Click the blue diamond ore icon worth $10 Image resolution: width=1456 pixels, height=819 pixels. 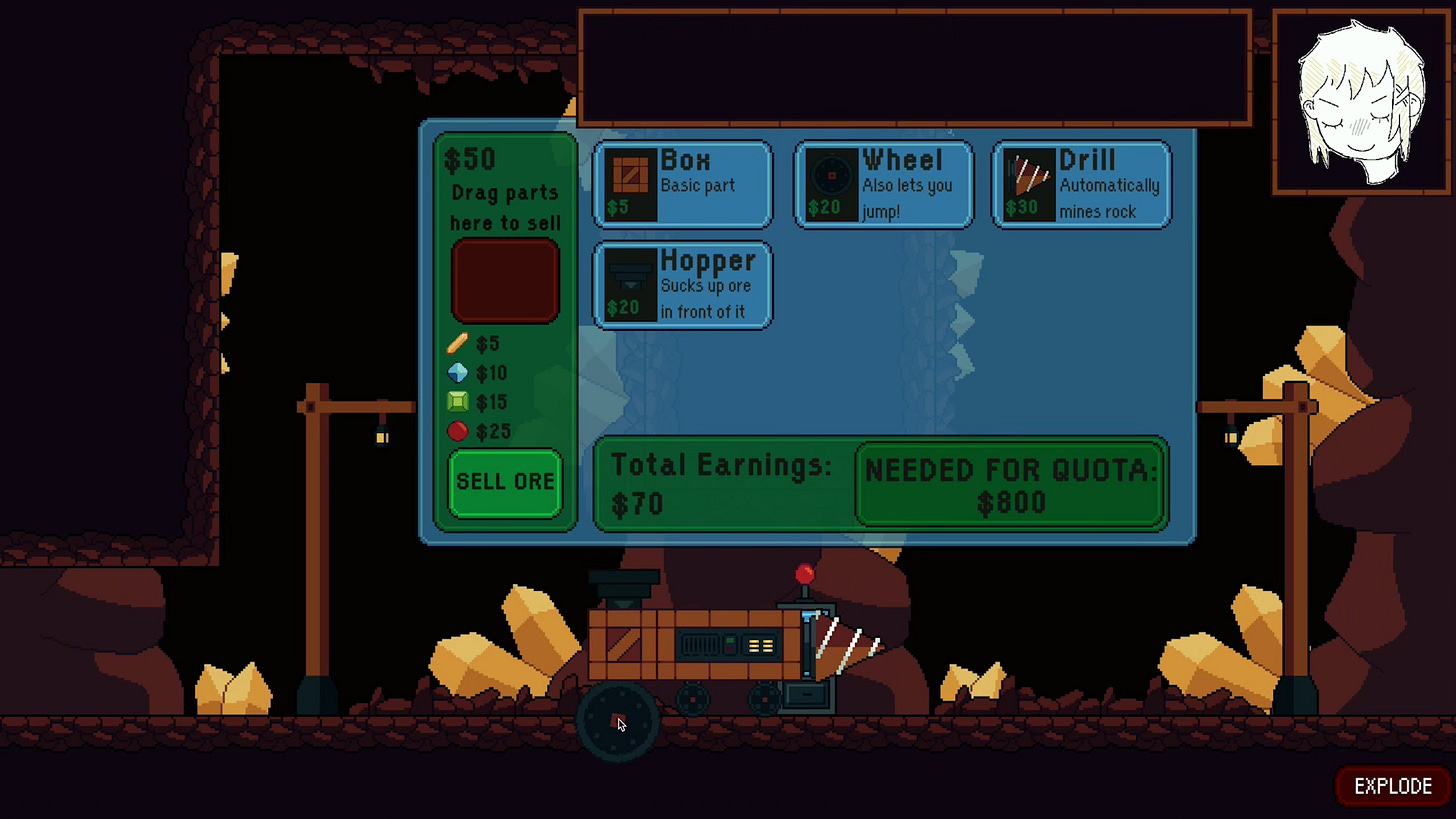(x=457, y=373)
